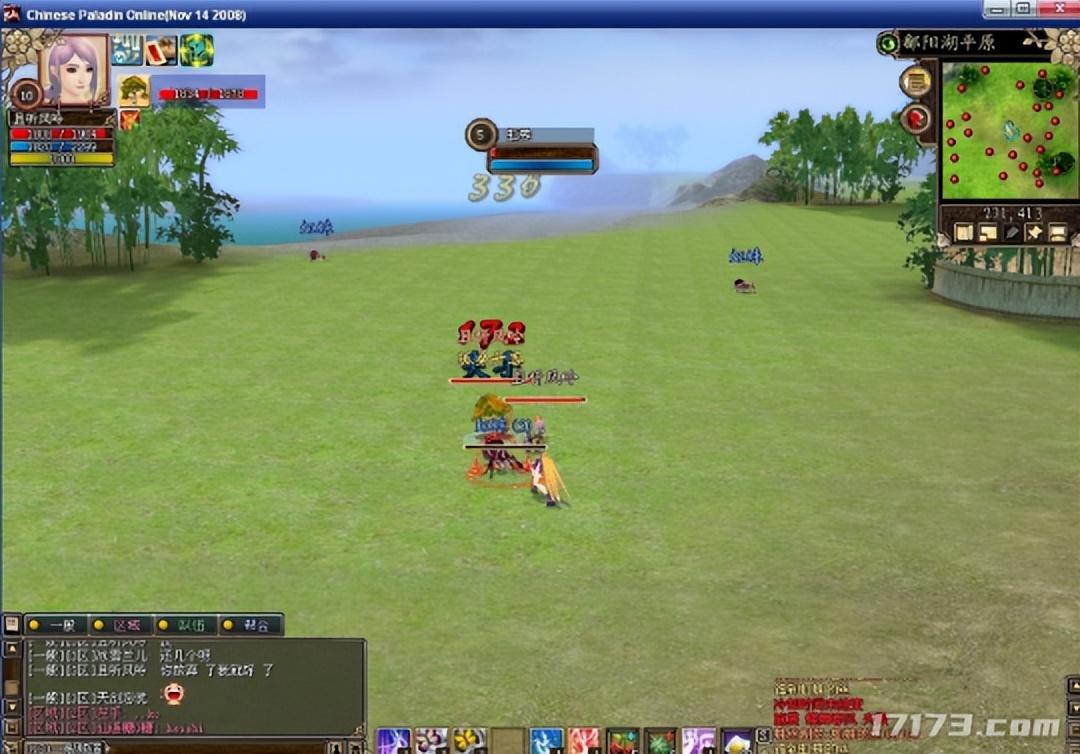The width and height of the screenshot is (1080, 754).
Task: Click the purple-haired character portrait
Action: (x=73, y=68)
